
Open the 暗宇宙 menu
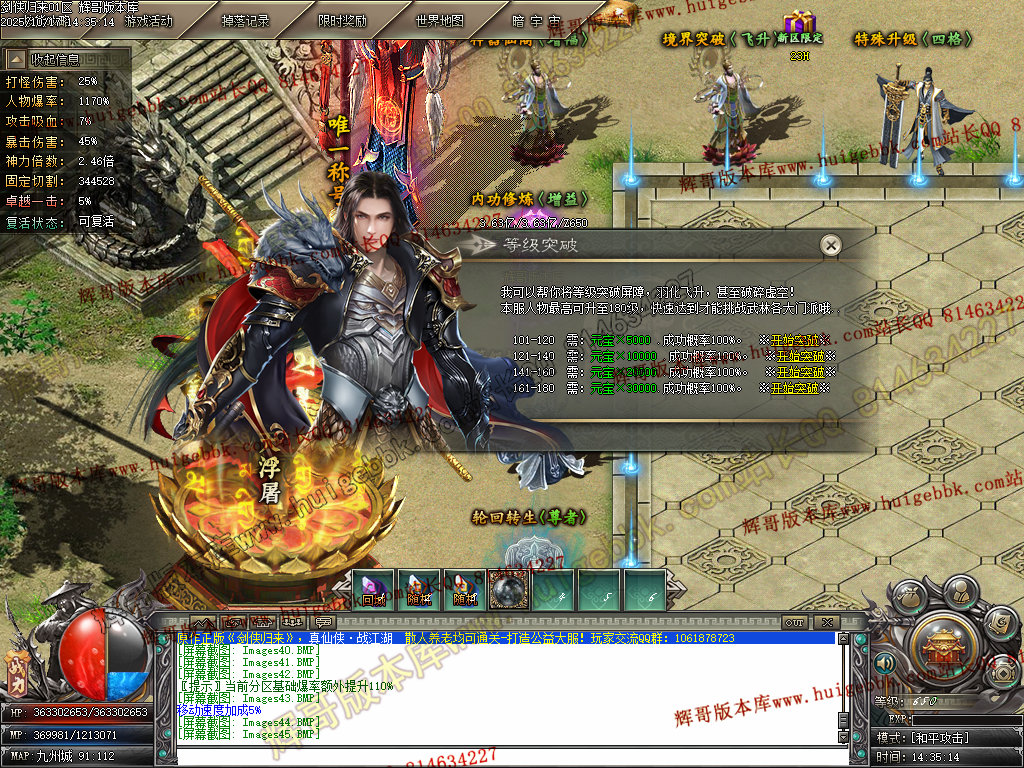(537, 21)
